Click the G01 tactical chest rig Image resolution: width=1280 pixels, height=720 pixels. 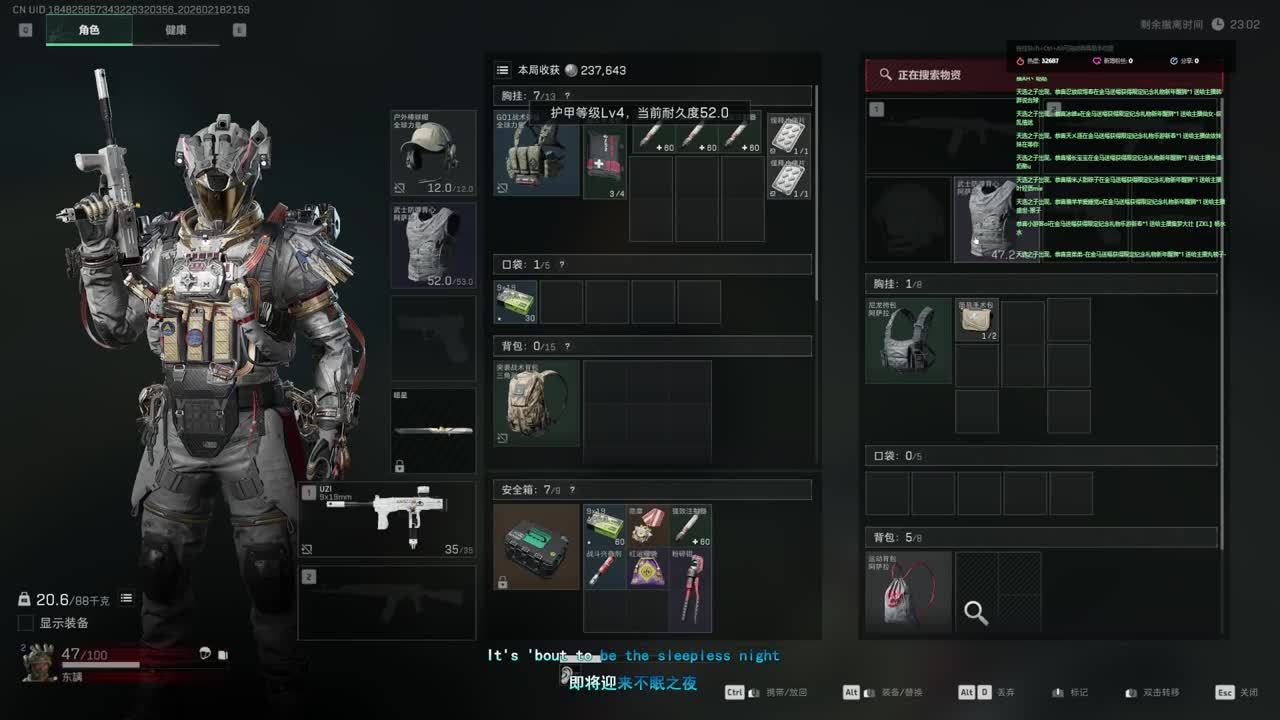[x=536, y=153]
